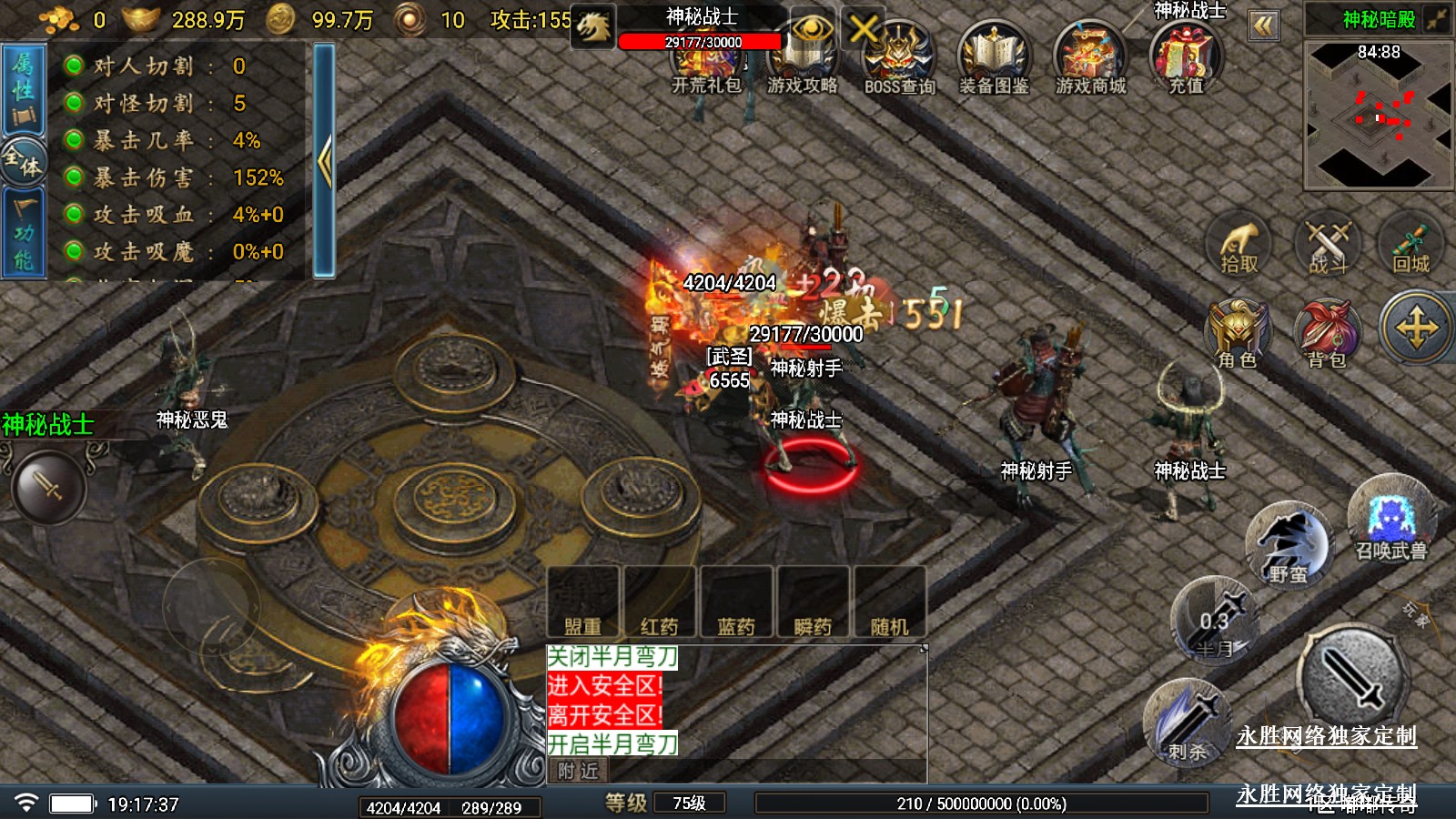Activate the 野蛮 charge skill
This screenshot has height=819, width=1456.
1288,546
